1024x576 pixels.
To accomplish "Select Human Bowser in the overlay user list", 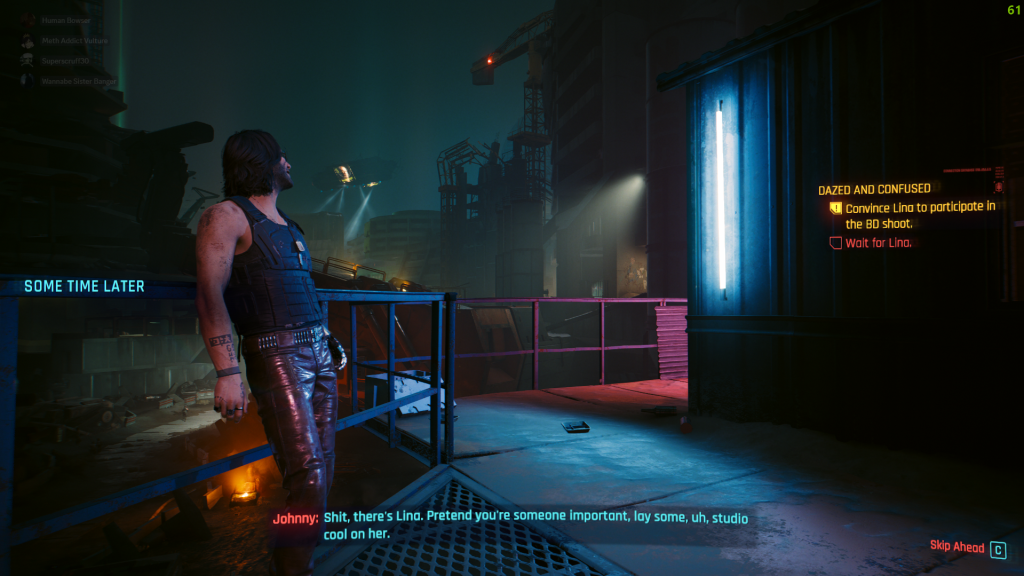I will tap(66, 19).
